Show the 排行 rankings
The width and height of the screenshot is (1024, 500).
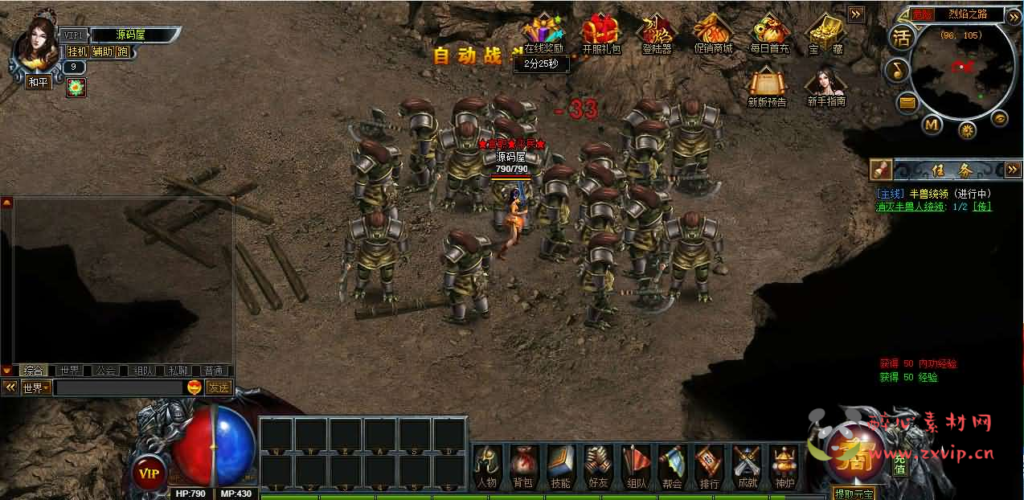point(709,463)
